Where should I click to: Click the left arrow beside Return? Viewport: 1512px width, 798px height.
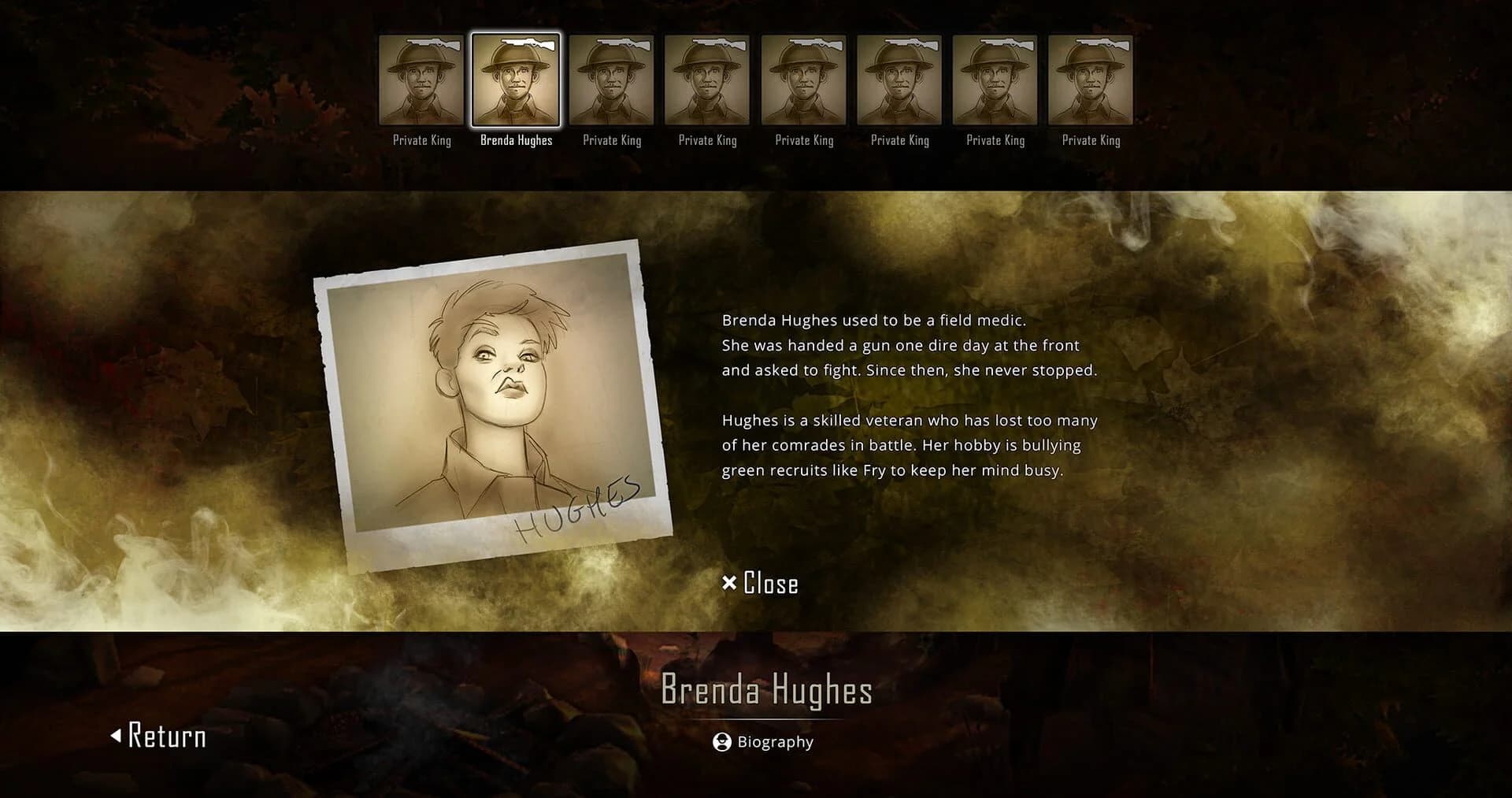pos(118,736)
